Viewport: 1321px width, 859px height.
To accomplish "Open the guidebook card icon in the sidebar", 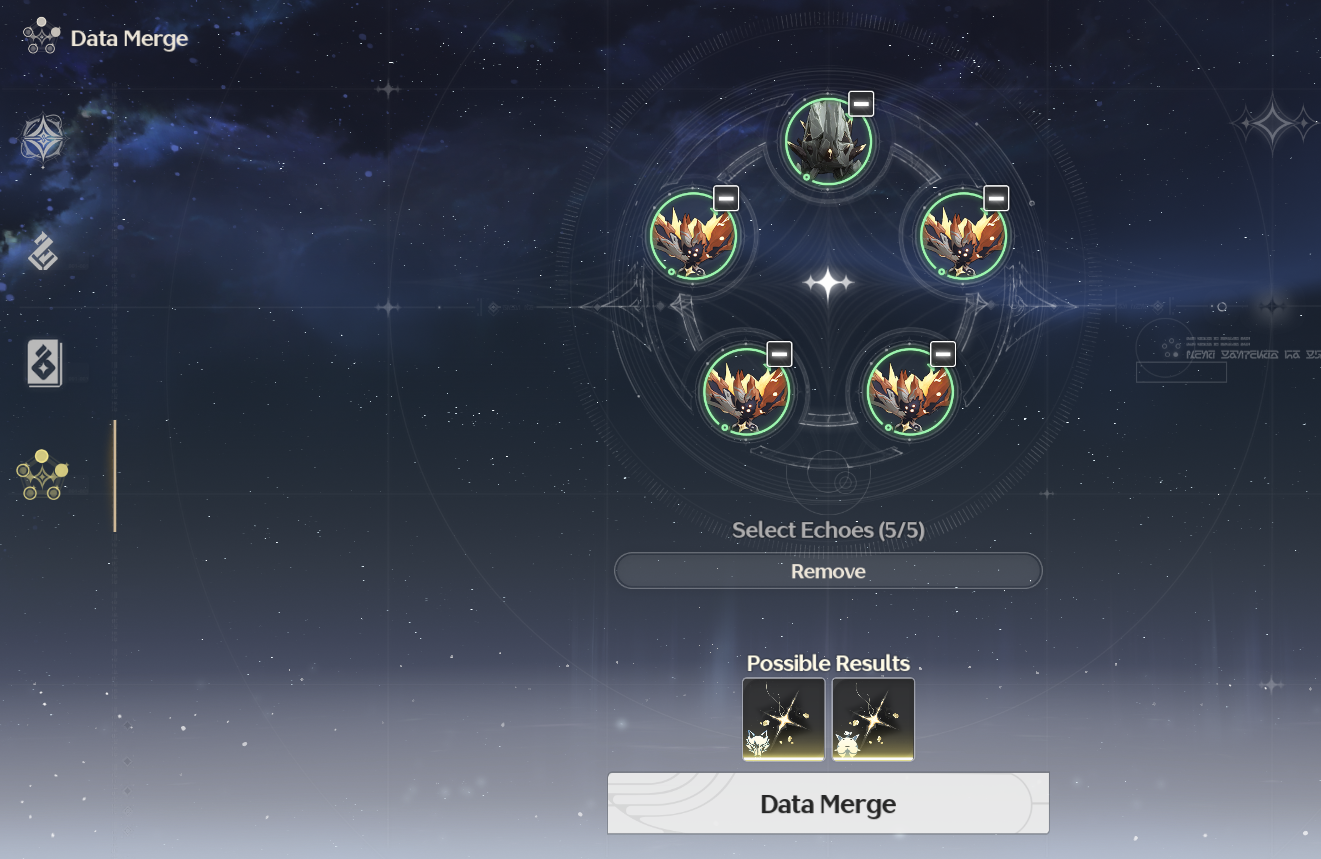I will pos(42,365).
